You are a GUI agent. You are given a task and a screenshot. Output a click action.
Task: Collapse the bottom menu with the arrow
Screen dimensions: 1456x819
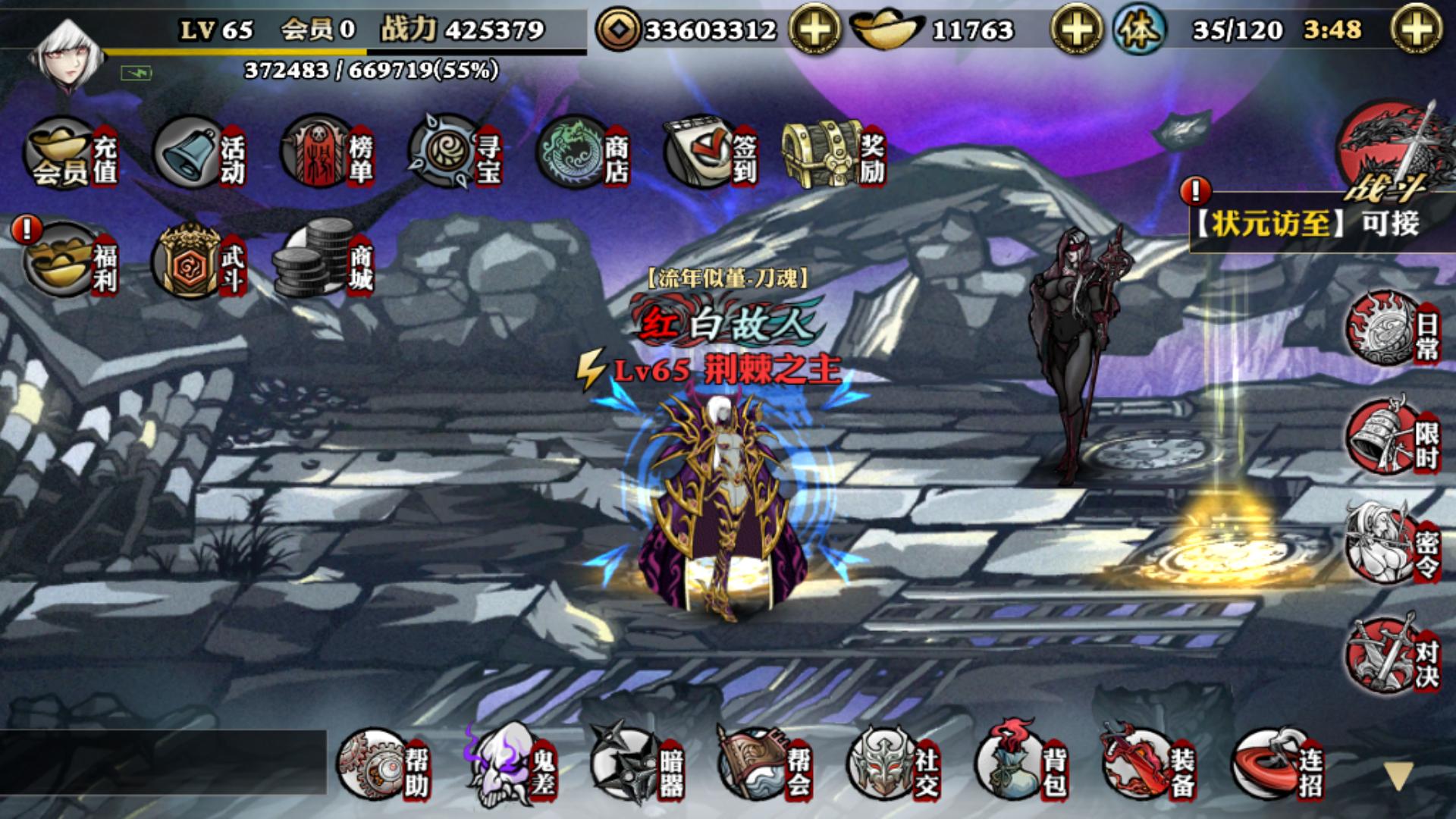1398,776
